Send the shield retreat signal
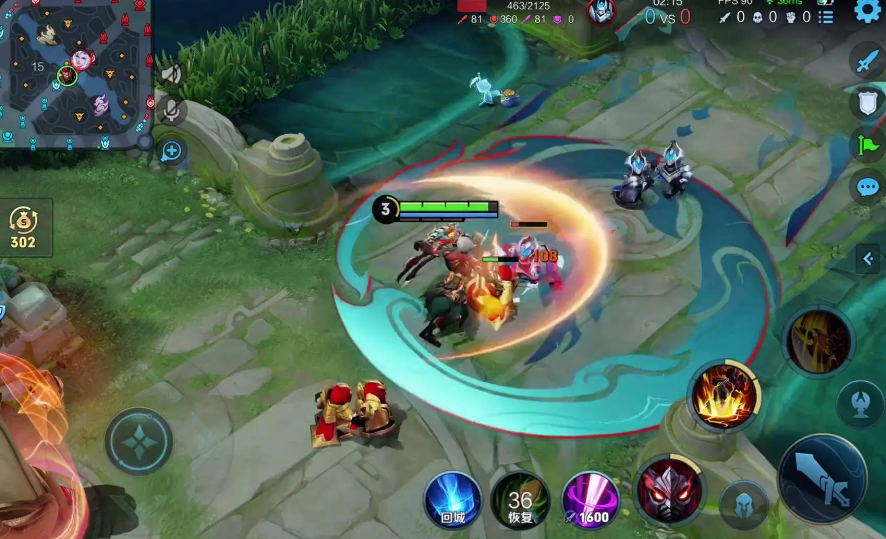Viewport: 886px width, 539px height. click(867, 102)
